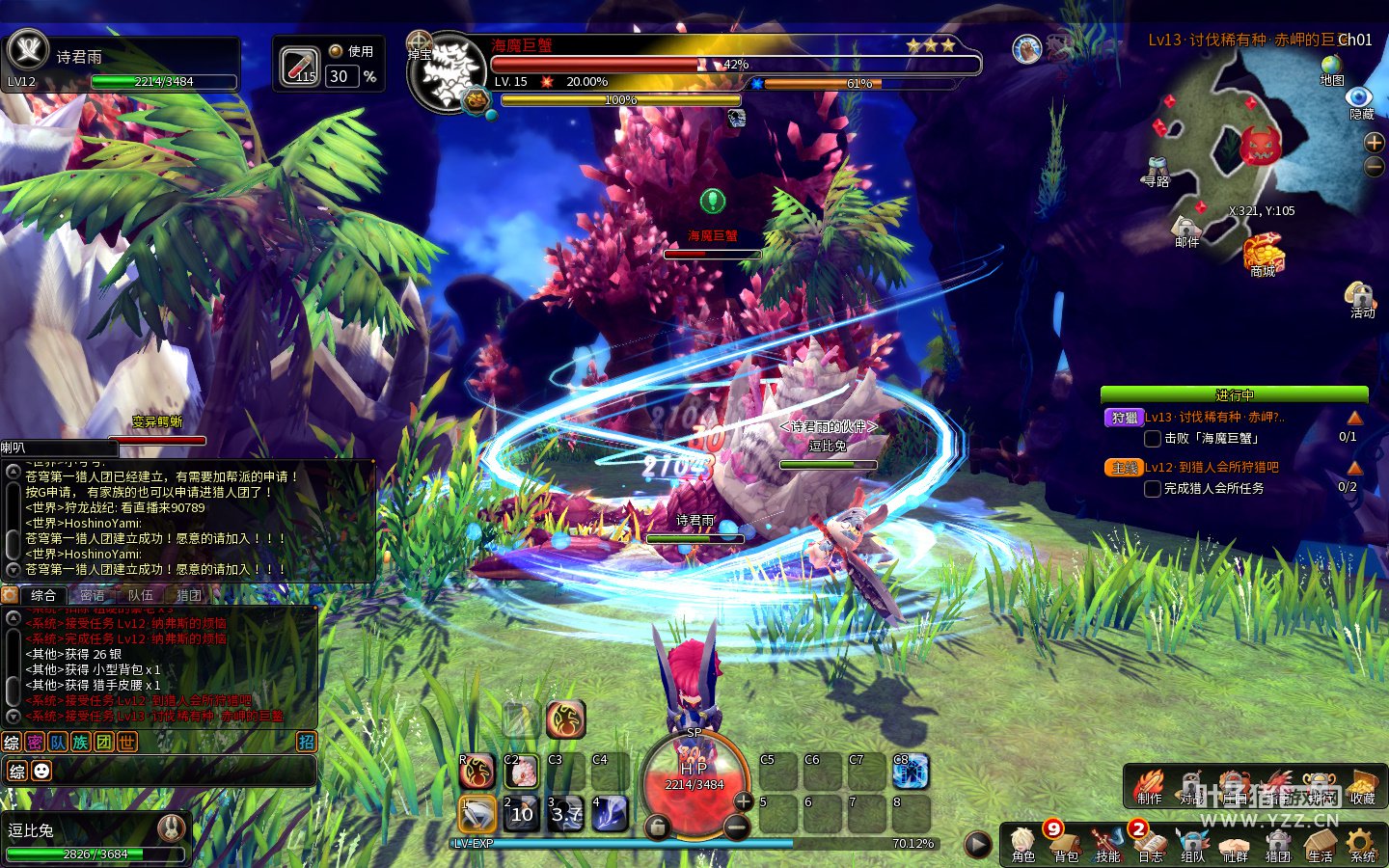Viewport: 1389px width, 868px height.
Task: Zoom in the minimap with plus button
Action: click(1374, 143)
